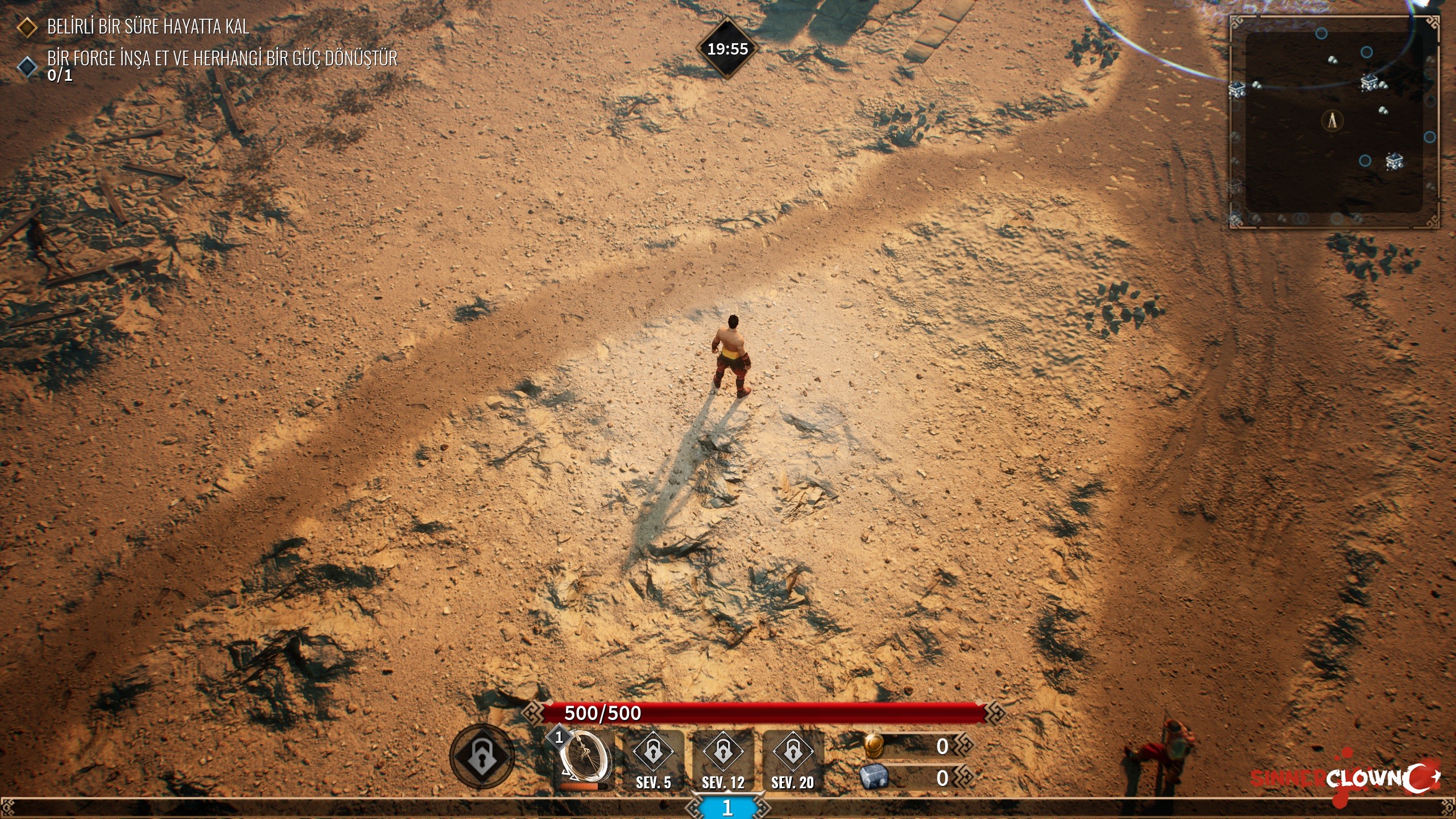1456x819 pixels.
Task: Click the round locked ultimate ability slot
Action: pos(482,756)
